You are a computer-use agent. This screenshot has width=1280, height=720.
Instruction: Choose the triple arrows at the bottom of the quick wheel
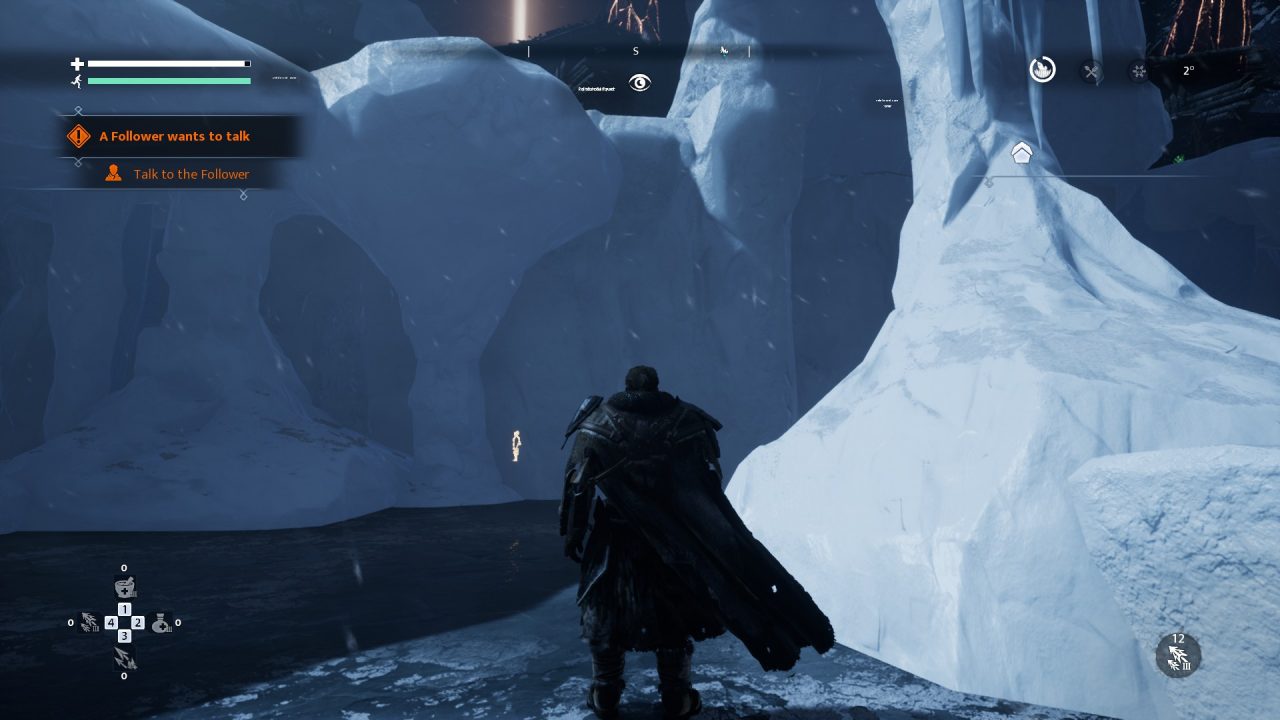pos(124,657)
